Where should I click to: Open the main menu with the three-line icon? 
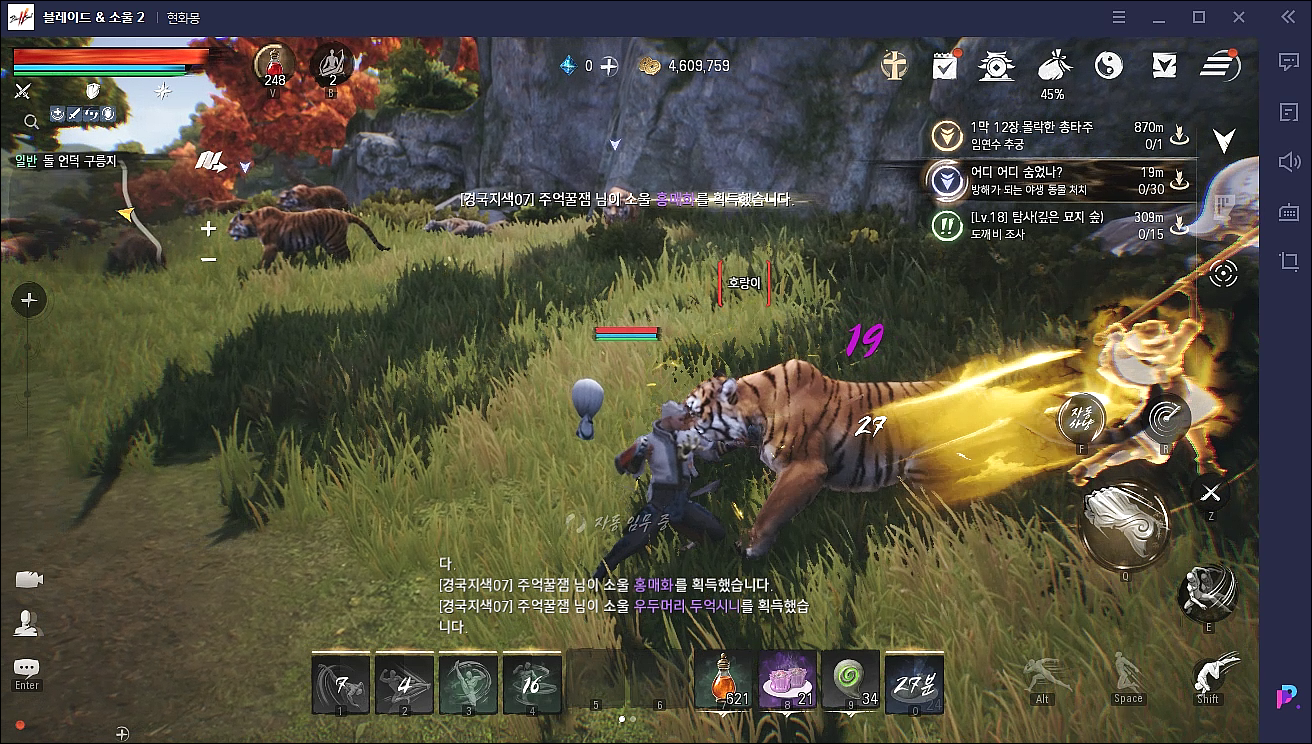click(x=1218, y=66)
